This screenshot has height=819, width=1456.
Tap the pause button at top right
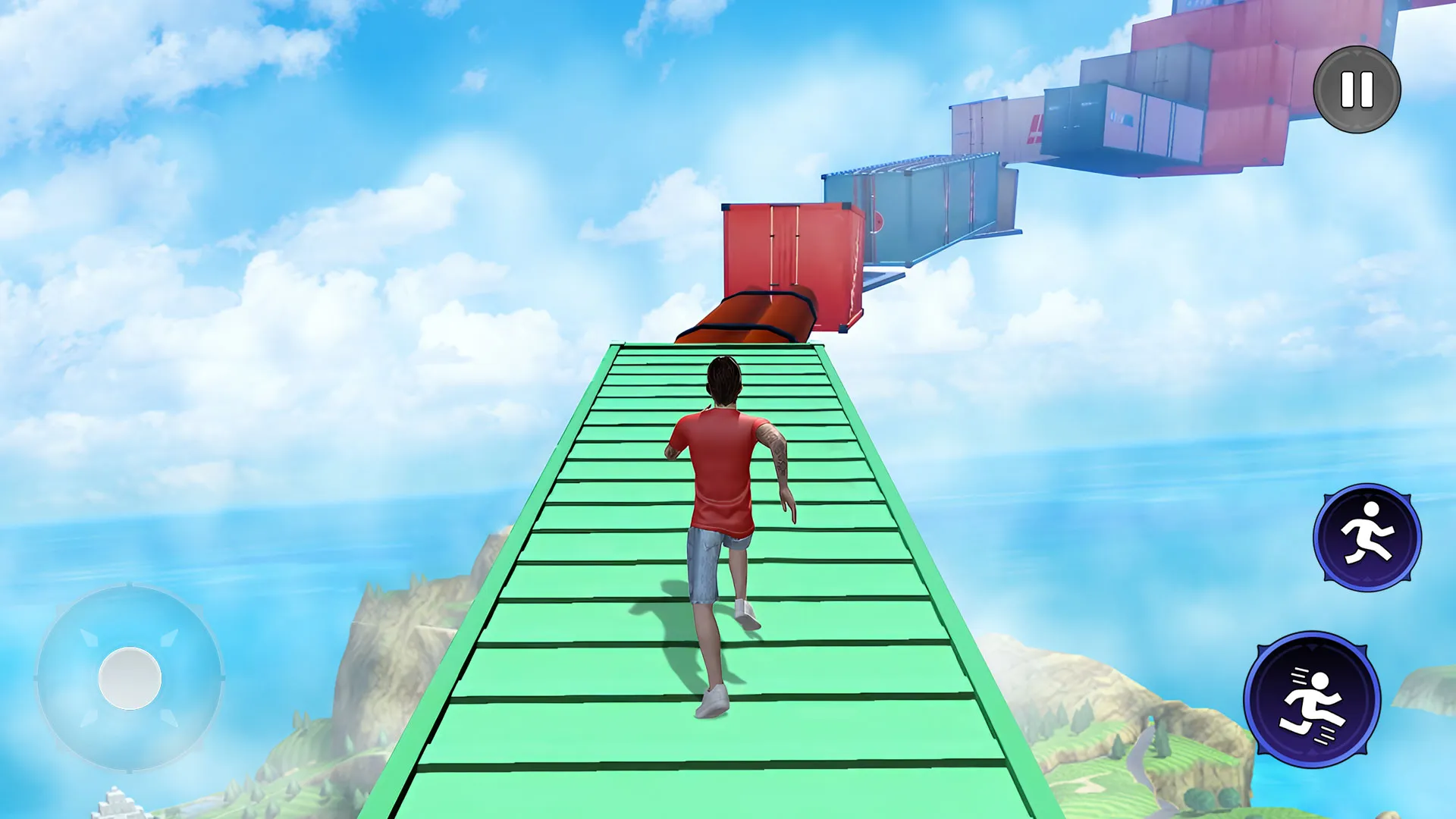coord(1357,89)
